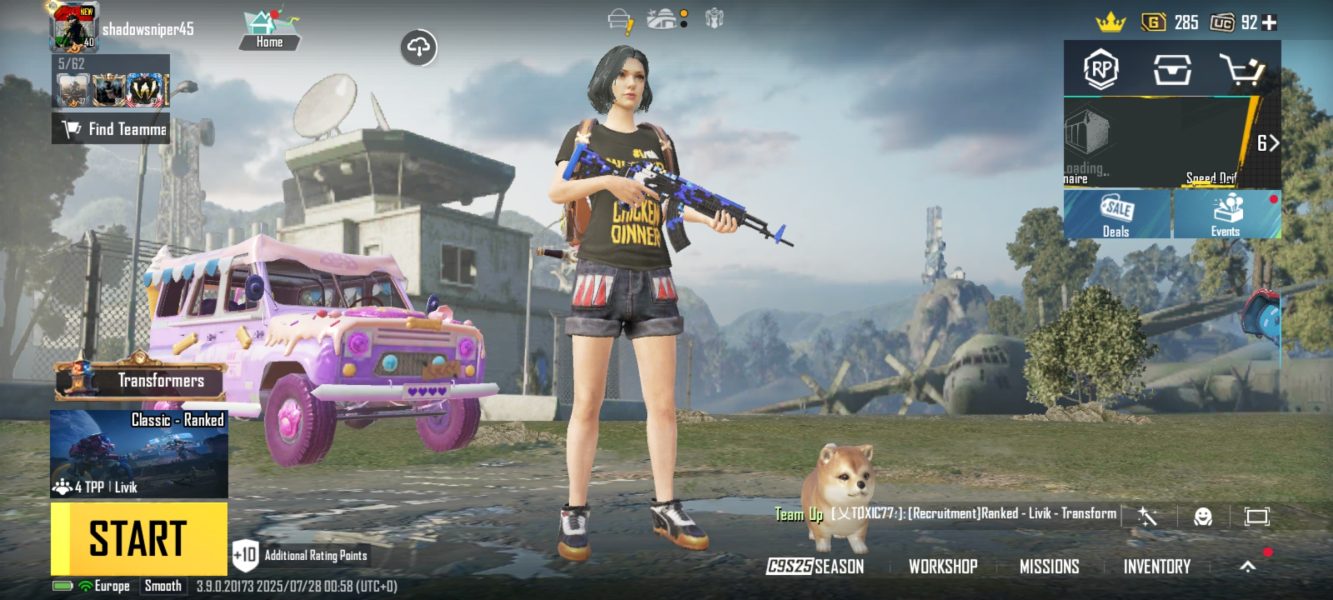Image resolution: width=1333 pixels, height=600 pixels.
Task: Select the Classic - Ranked mode thumbnail
Action: coord(139,453)
